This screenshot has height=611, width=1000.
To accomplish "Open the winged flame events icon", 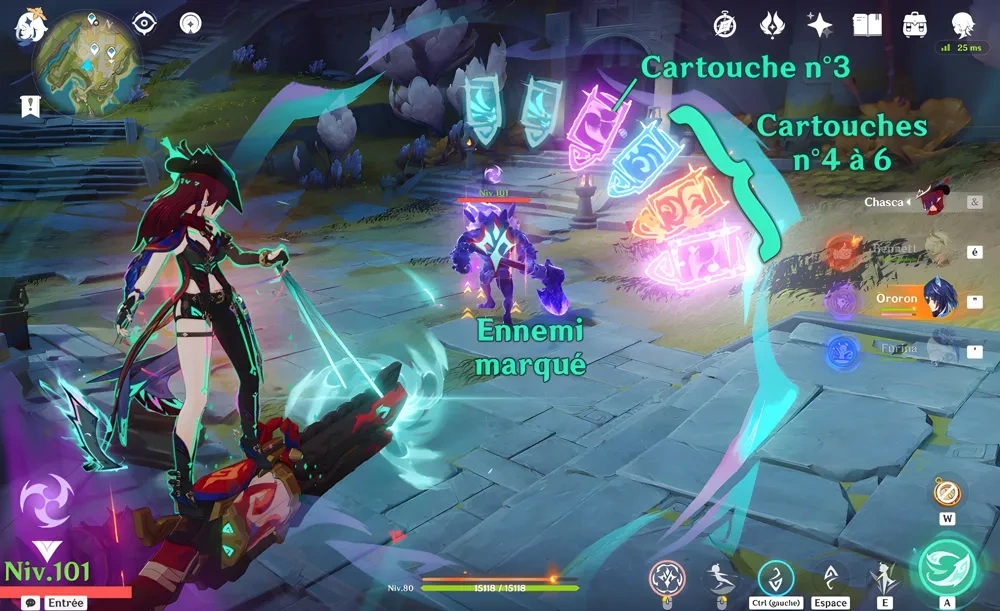I will point(772,25).
